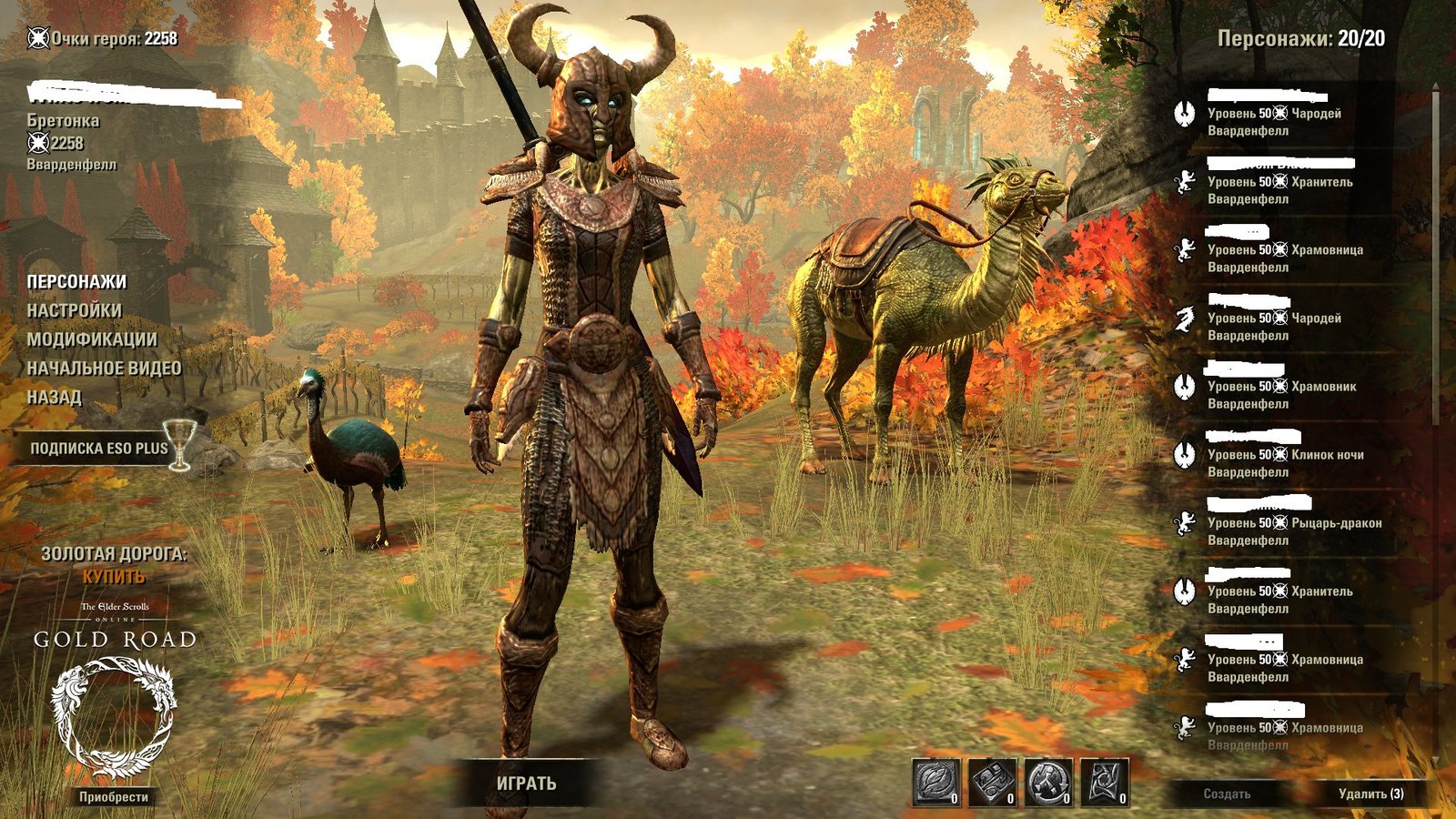The image size is (1456, 819).
Task: Open the ПОДПИСКА ESO PLUS button
Action: pos(98,449)
